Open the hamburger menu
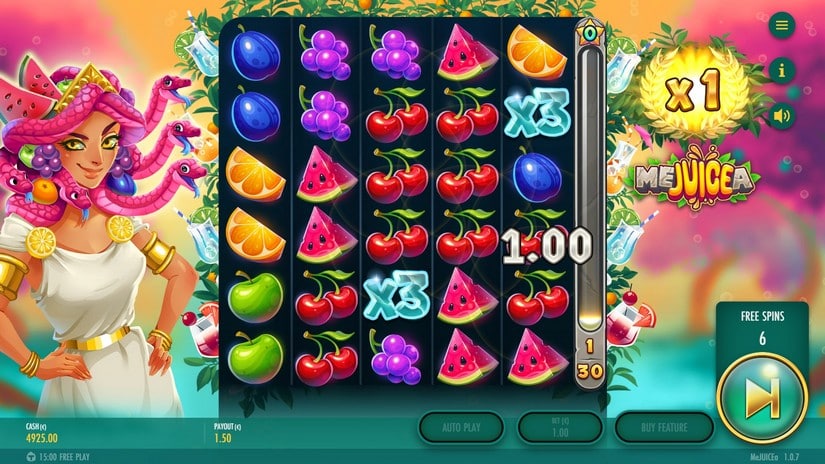The image size is (825, 464). [x=782, y=25]
